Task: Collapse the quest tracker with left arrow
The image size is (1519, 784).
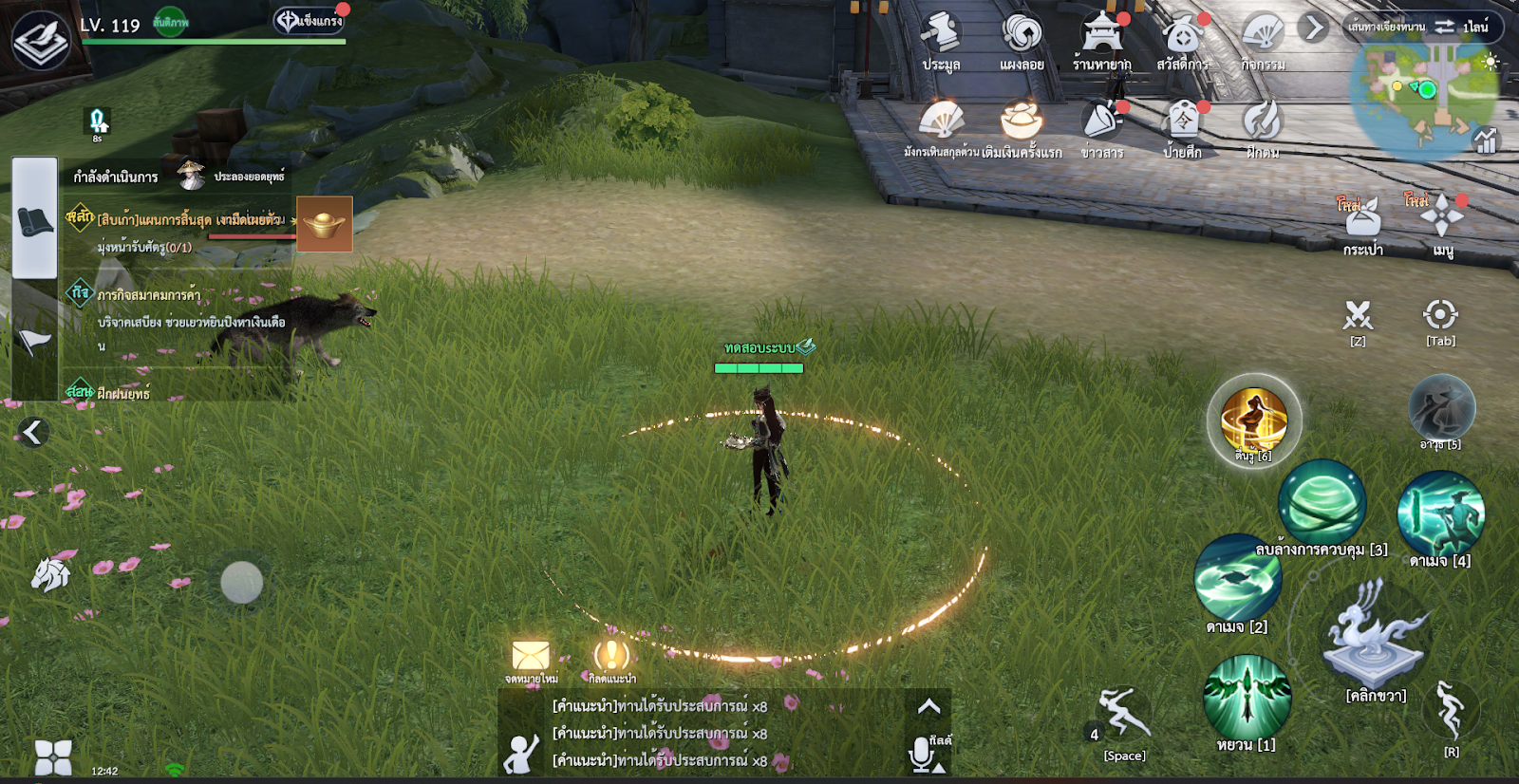Action: (x=32, y=433)
